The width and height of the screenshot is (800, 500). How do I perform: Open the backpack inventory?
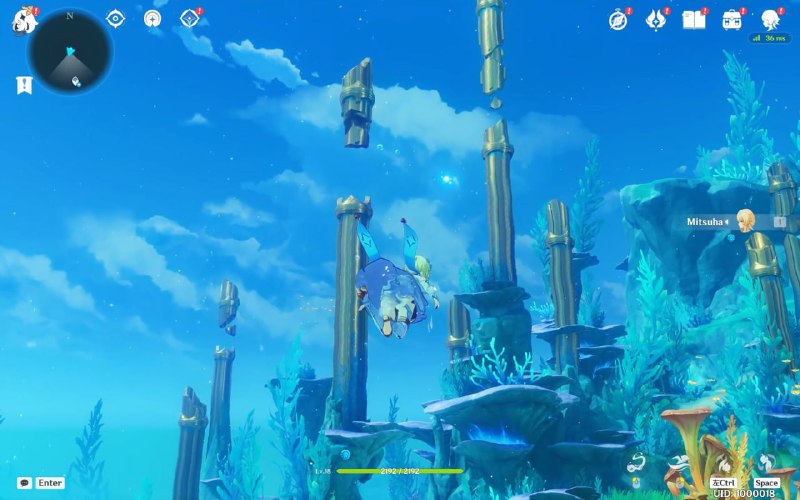pyautogui.click(x=732, y=20)
